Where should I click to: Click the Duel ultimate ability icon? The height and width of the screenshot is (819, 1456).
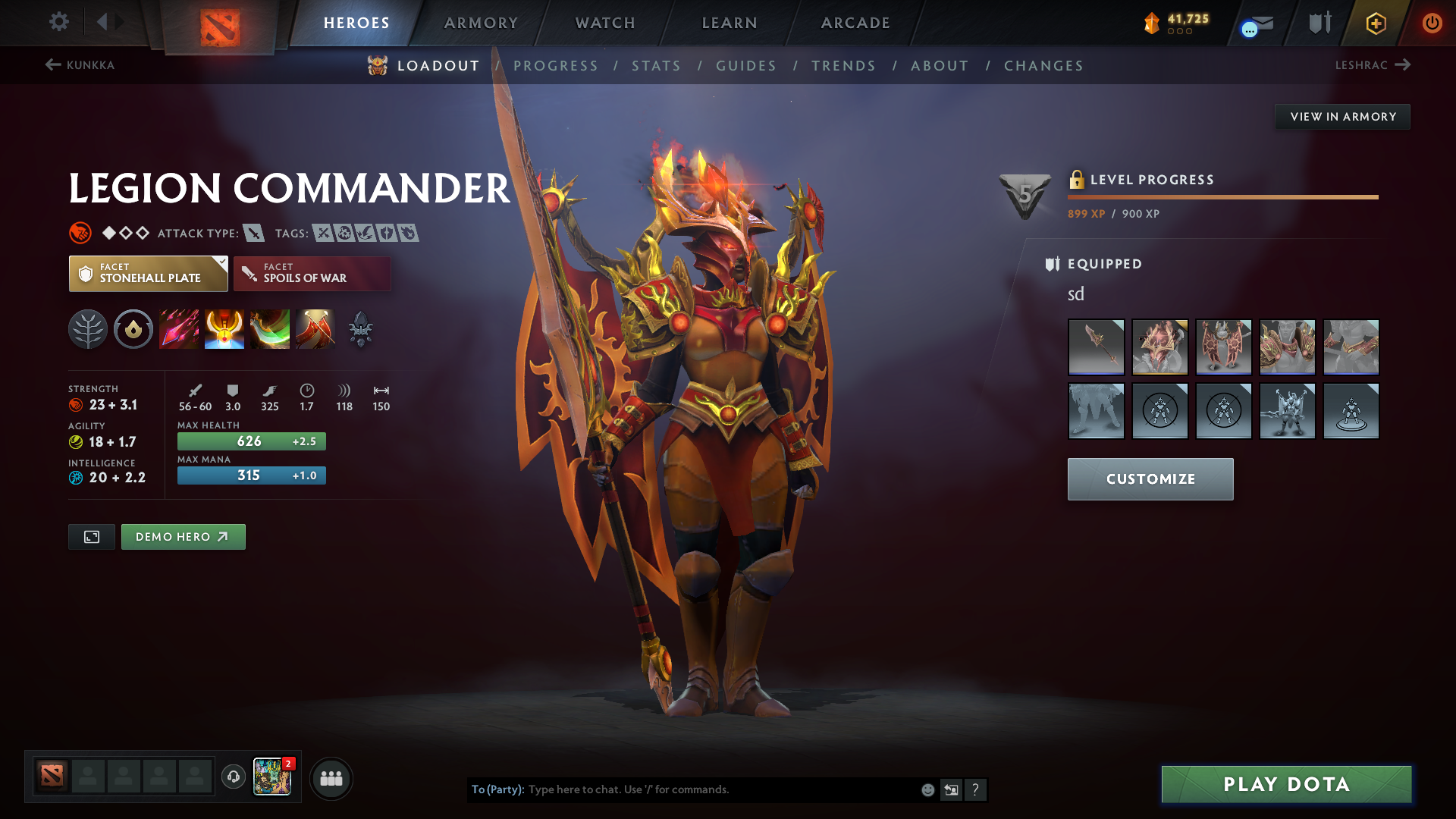click(x=315, y=328)
